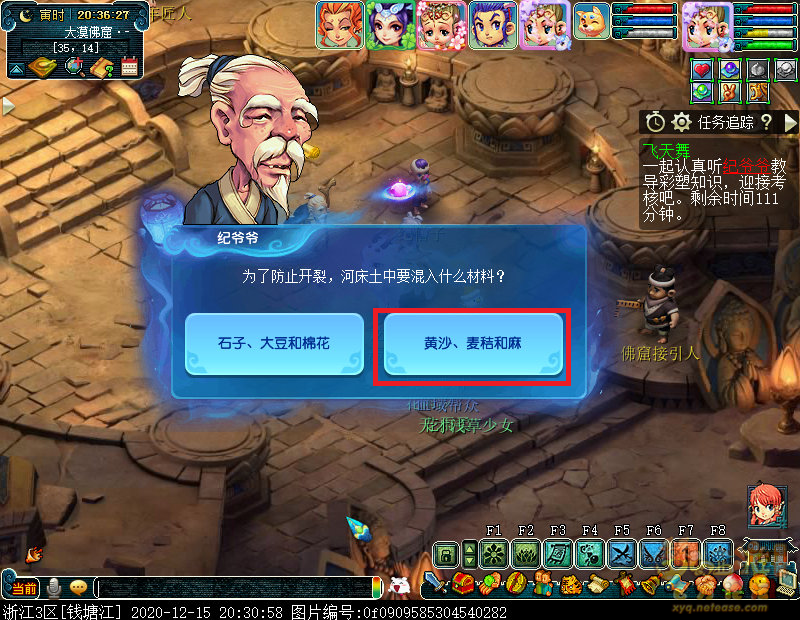Open the red treasure chest bag icon

click(462, 583)
